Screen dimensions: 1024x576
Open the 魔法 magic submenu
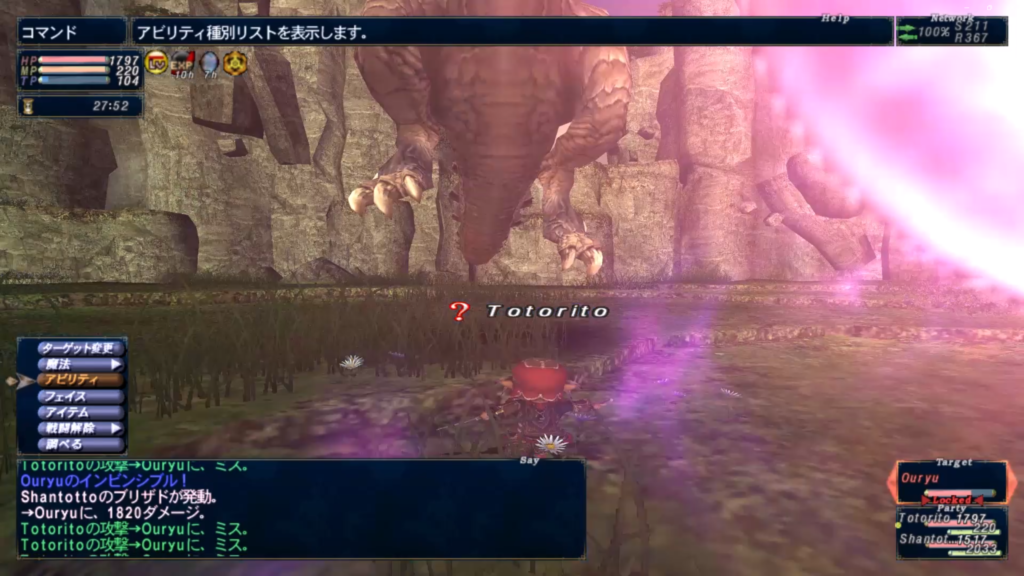[x=81, y=364]
